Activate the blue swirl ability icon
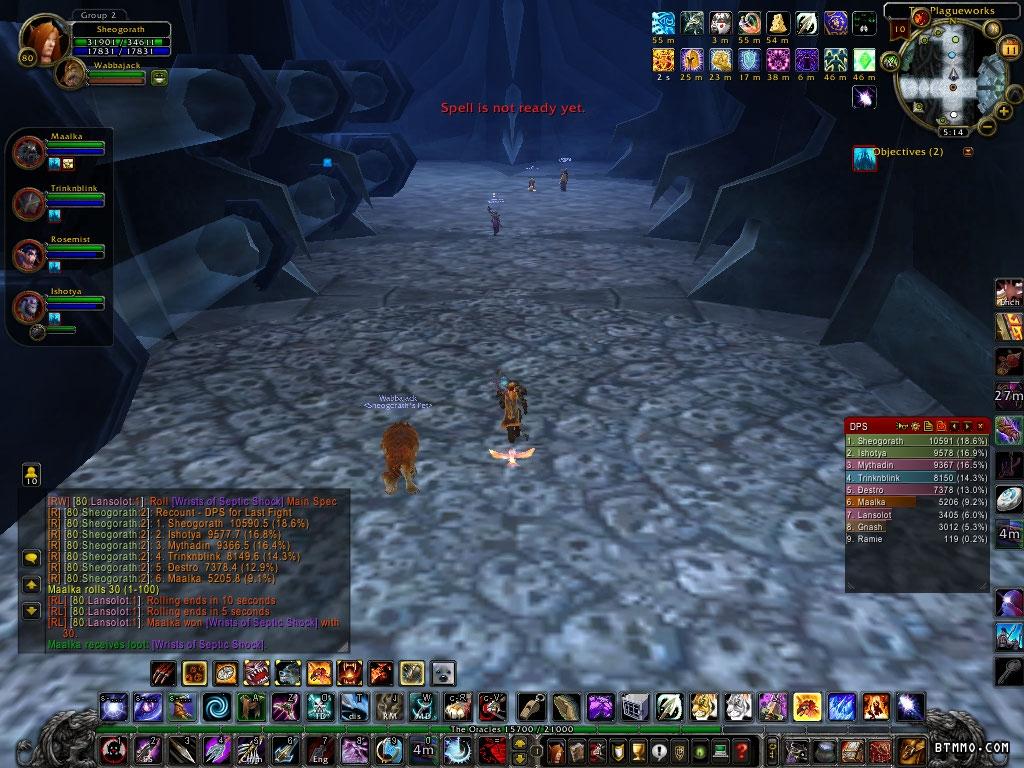The height and width of the screenshot is (768, 1024). pos(215,708)
